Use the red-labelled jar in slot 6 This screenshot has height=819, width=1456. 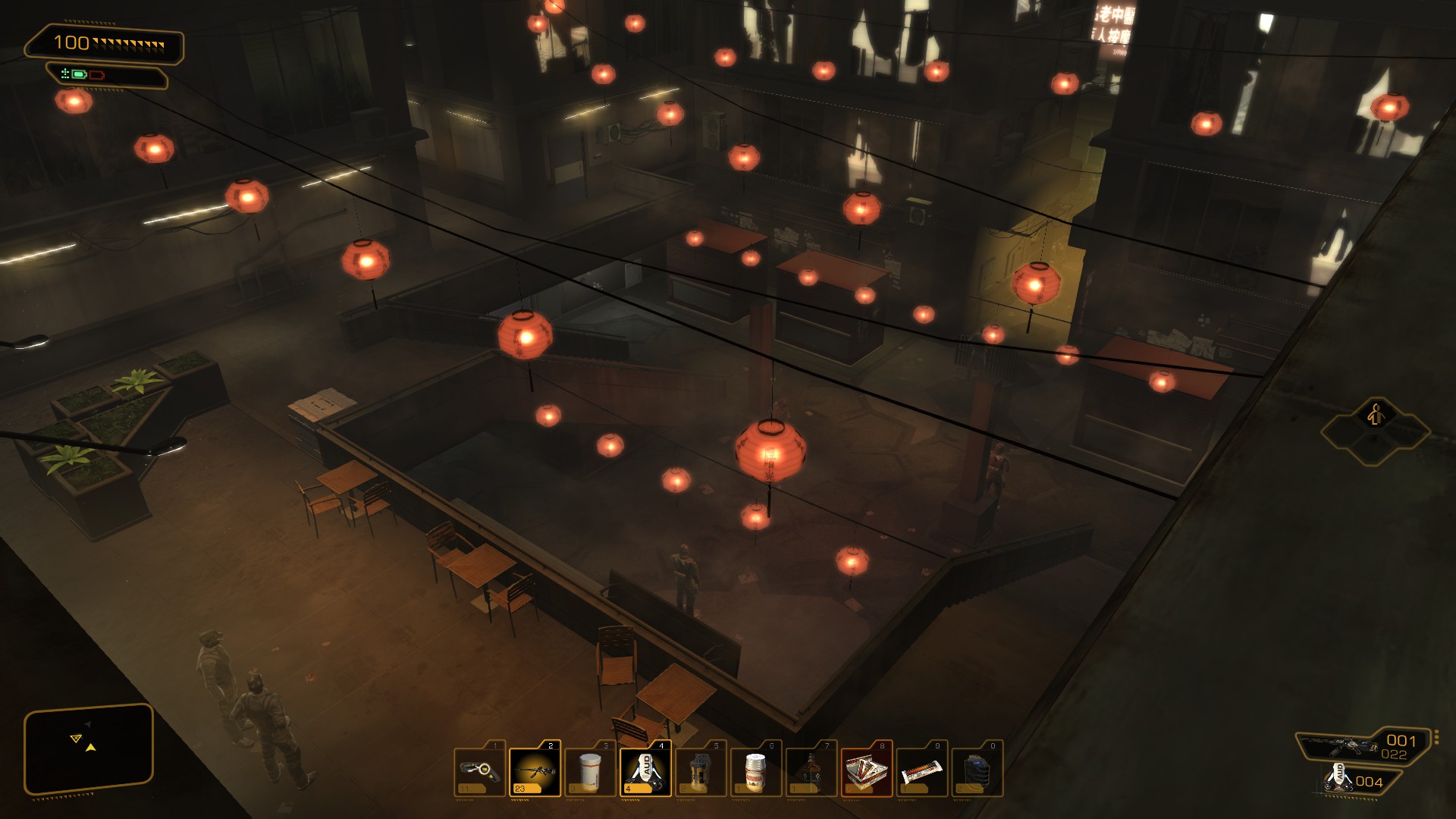755,770
